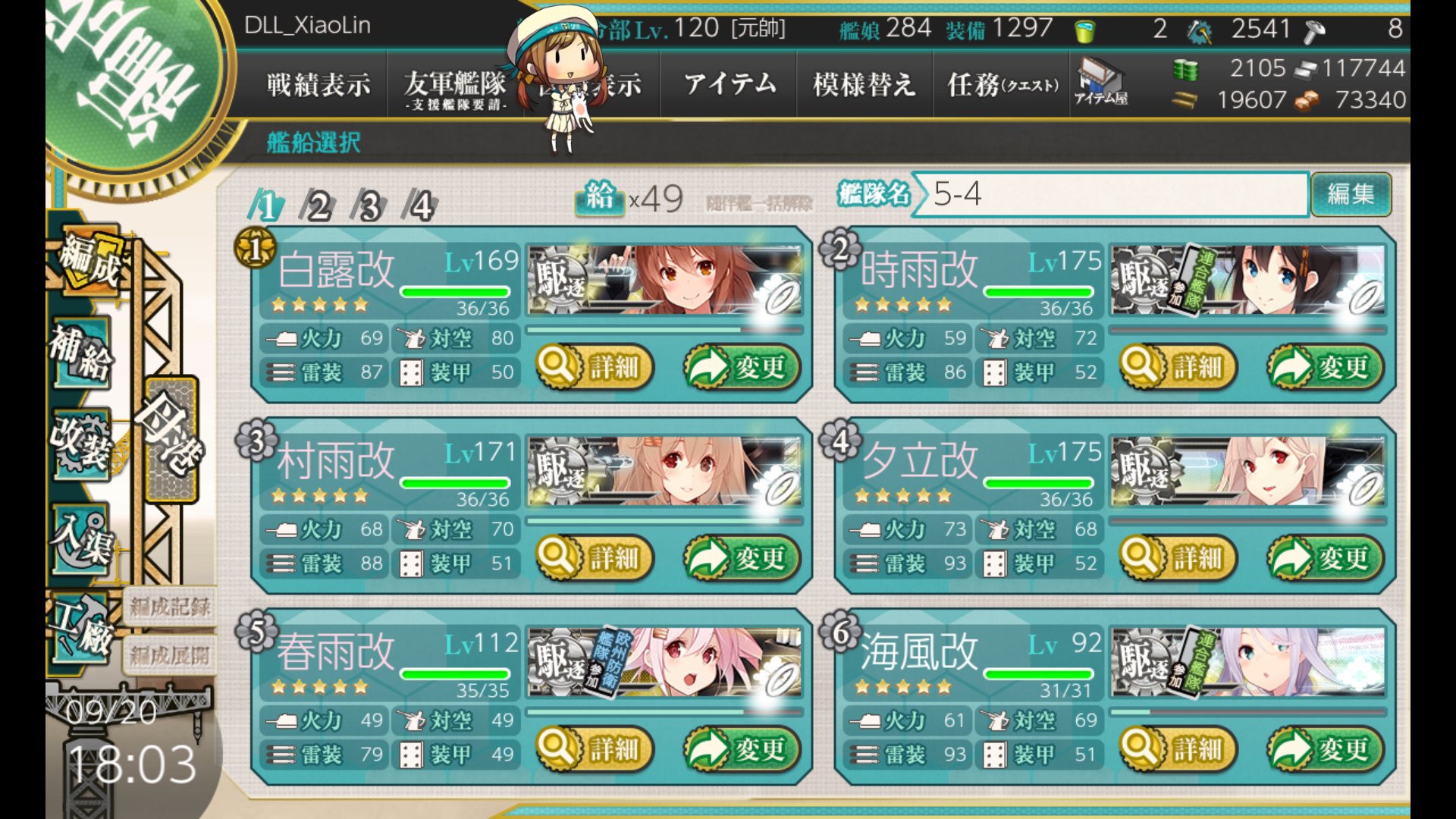
Task: Open the 模様替え furniture menu
Action: pos(864,84)
